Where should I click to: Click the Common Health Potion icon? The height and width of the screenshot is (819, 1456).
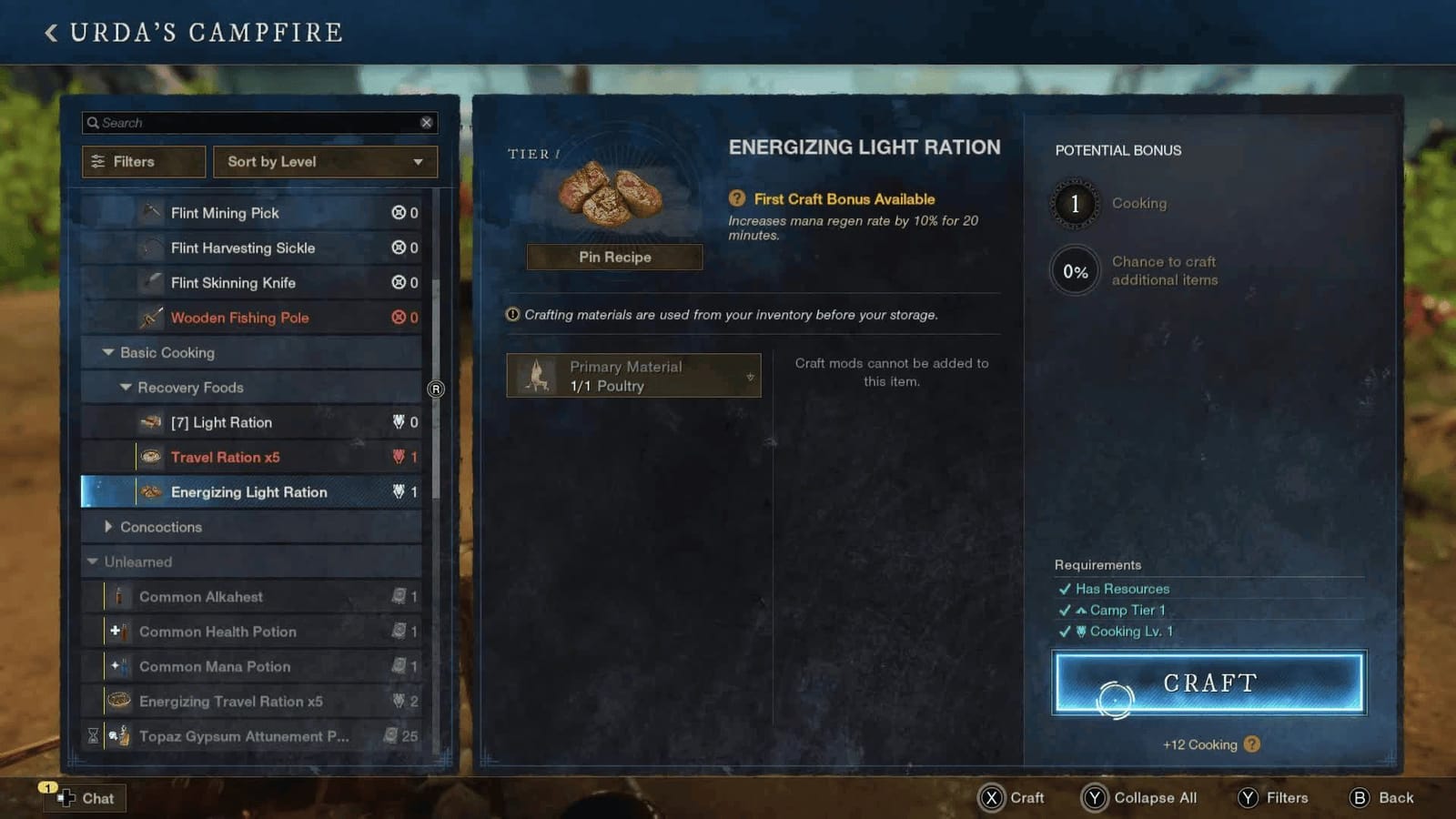pyautogui.click(x=121, y=631)
